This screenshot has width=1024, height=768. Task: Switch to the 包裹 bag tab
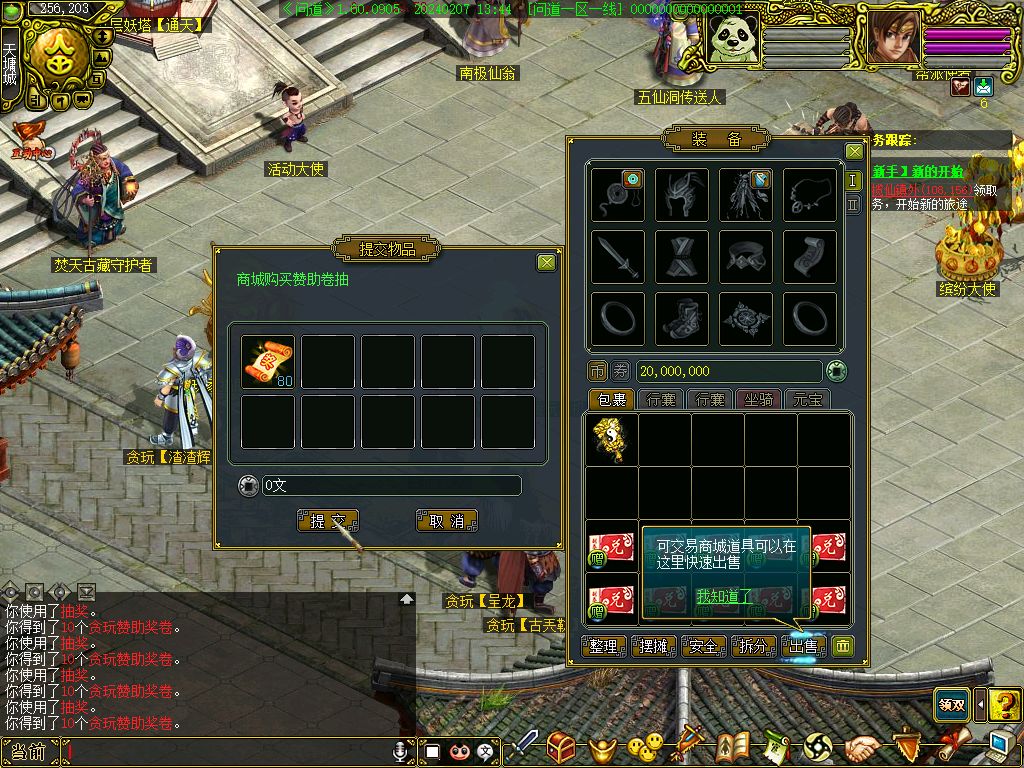coord(610,399)
